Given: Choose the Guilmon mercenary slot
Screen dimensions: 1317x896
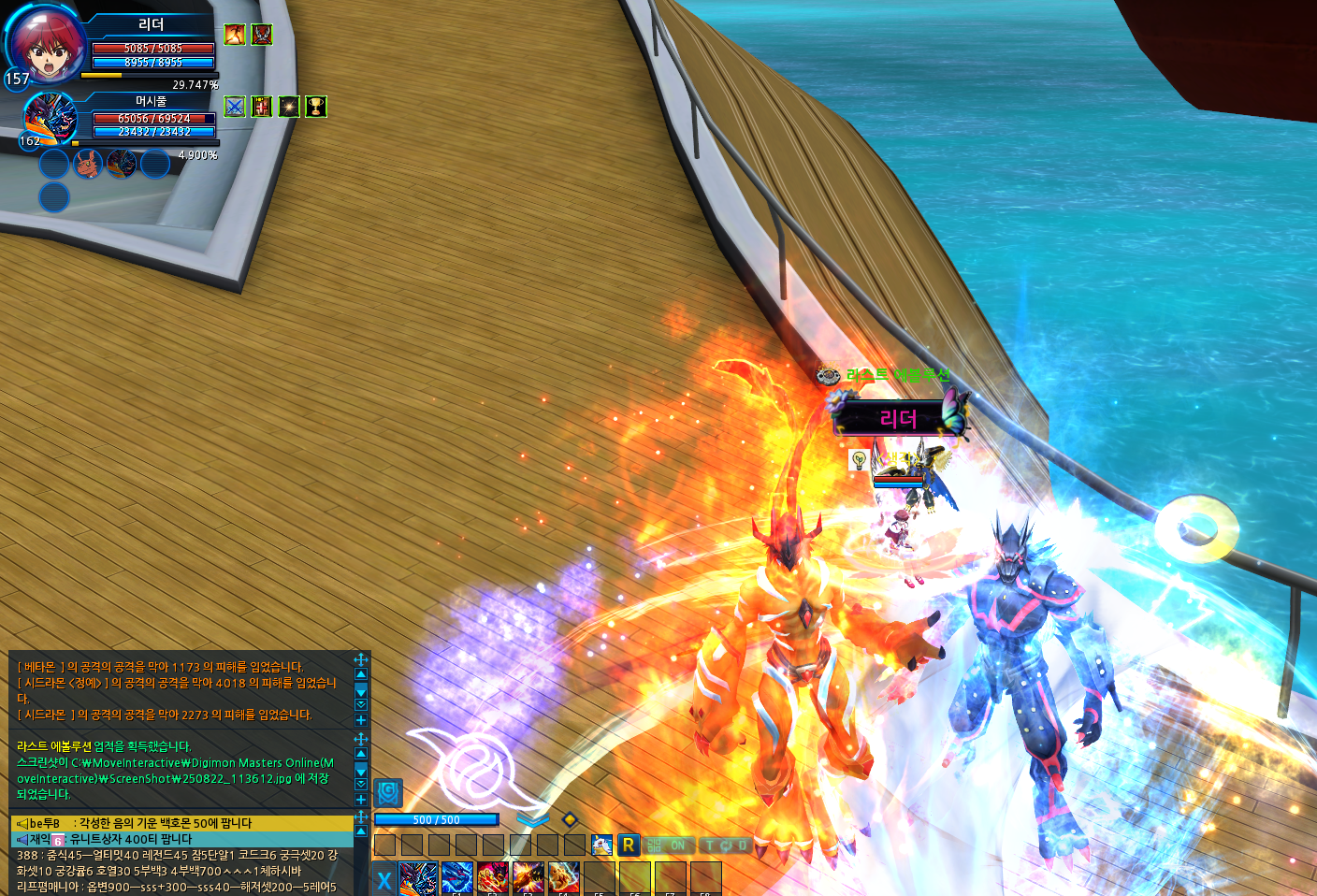Looking at the screenshot, I should click(87, 165).
